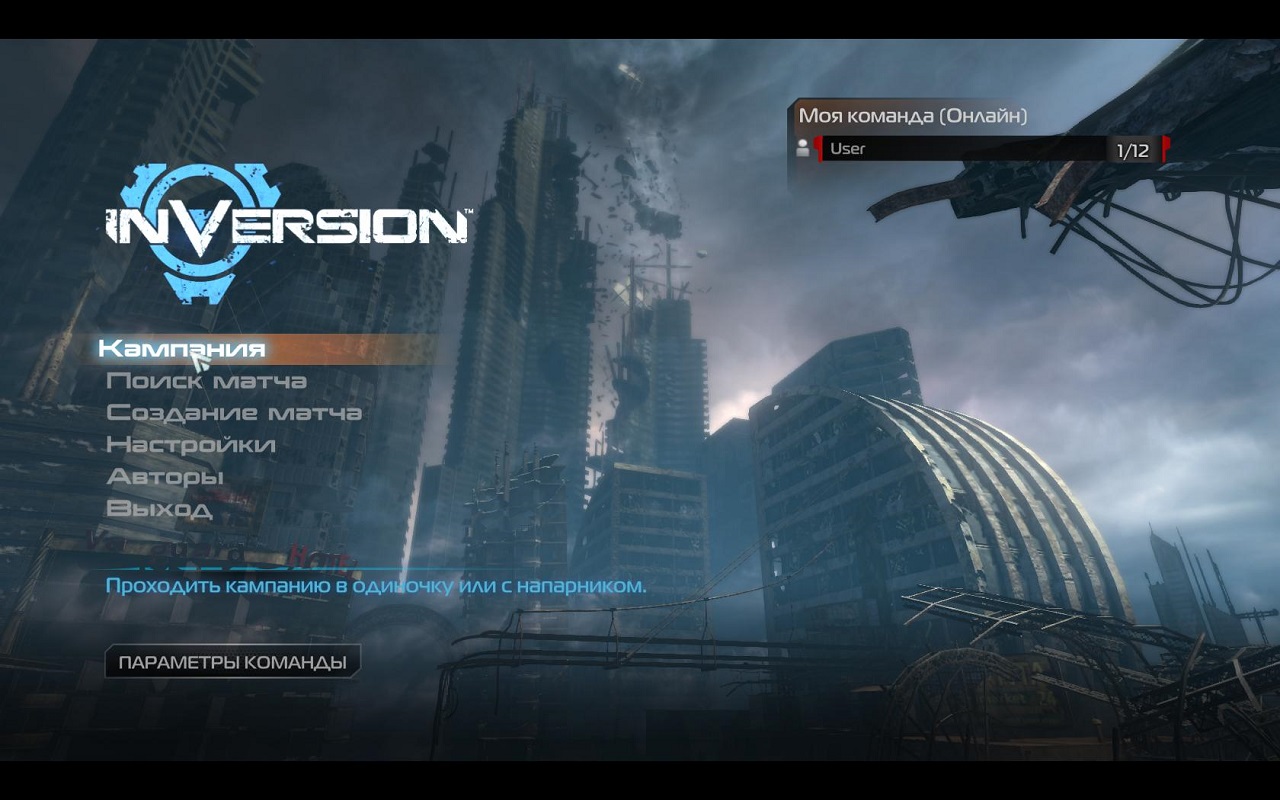1280x800 pixels.
Task: View the Авторы credits
Action: [165, 476]
